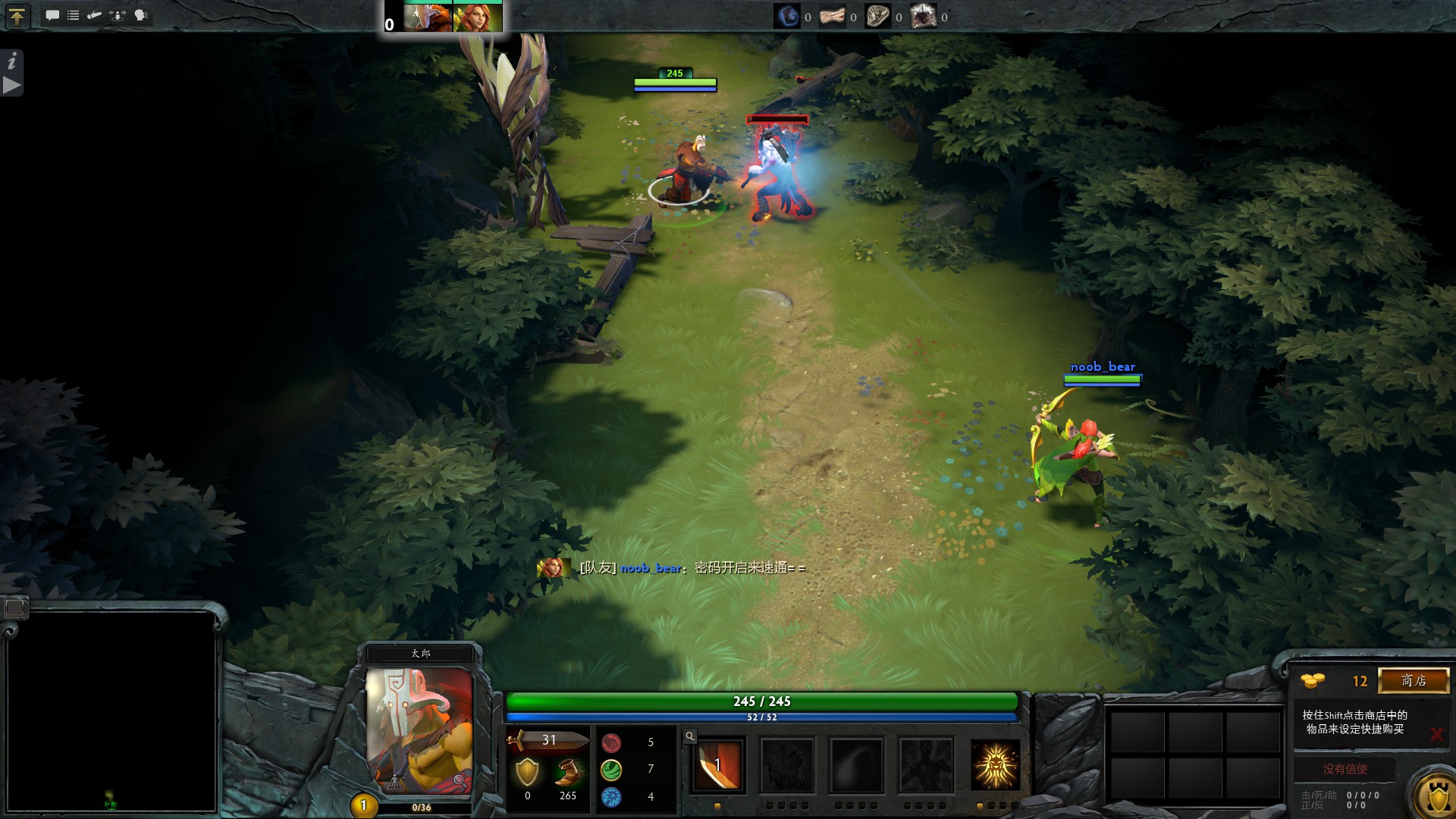Open the shop with the 商店 button

1414,681
